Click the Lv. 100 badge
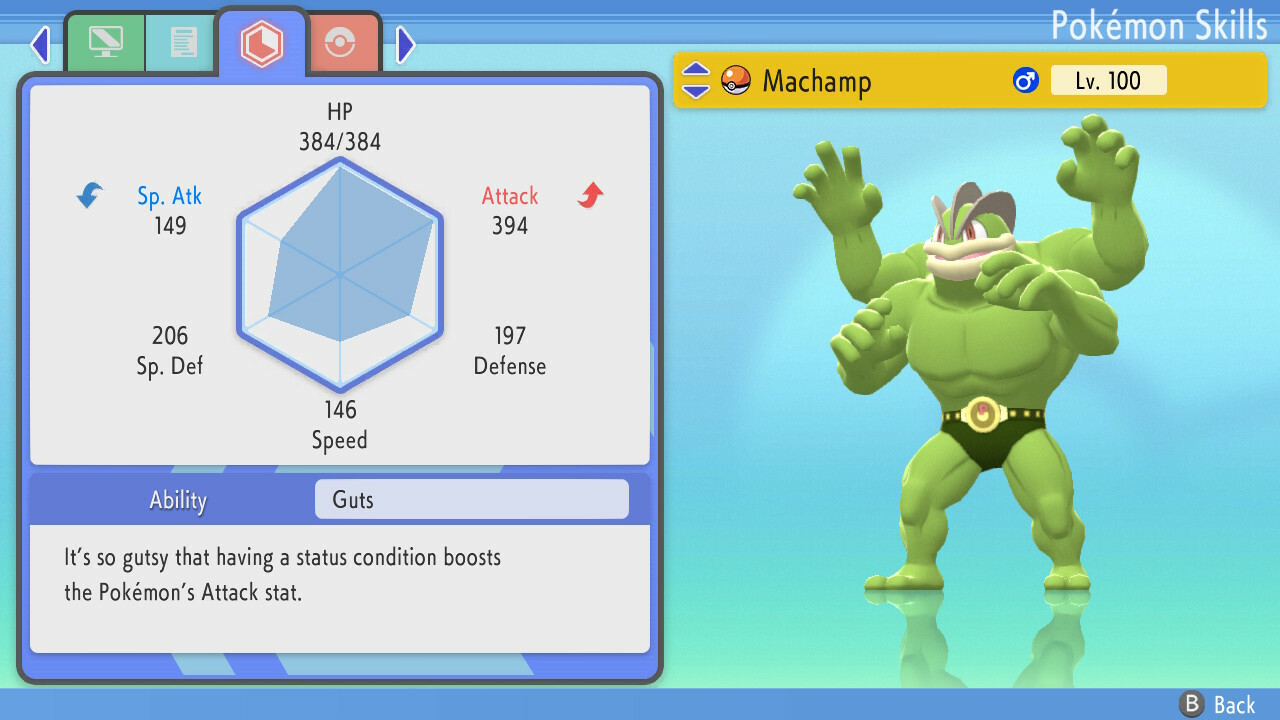 coord(1108,80)
